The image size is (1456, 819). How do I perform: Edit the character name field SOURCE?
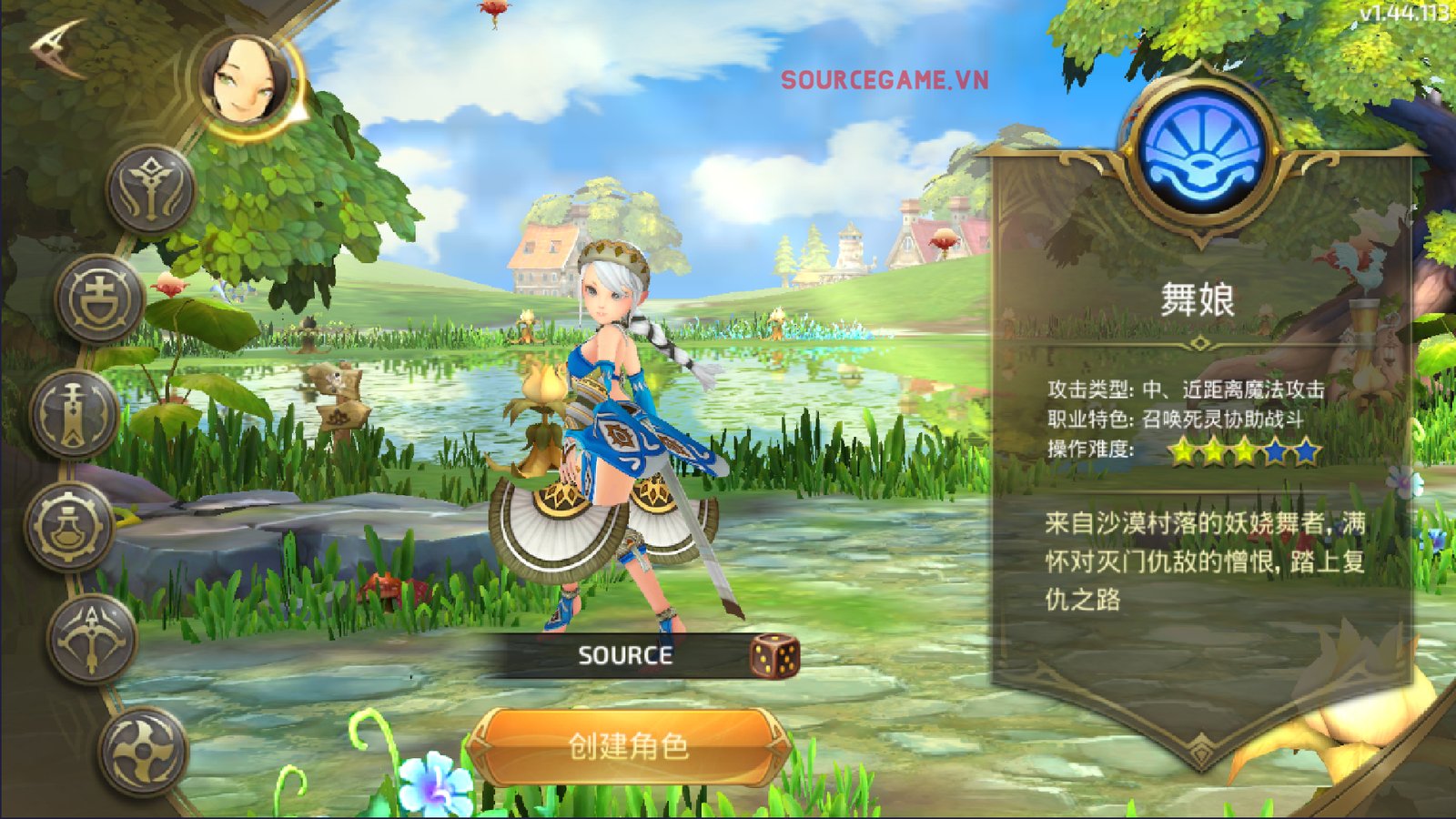[624, 655]
